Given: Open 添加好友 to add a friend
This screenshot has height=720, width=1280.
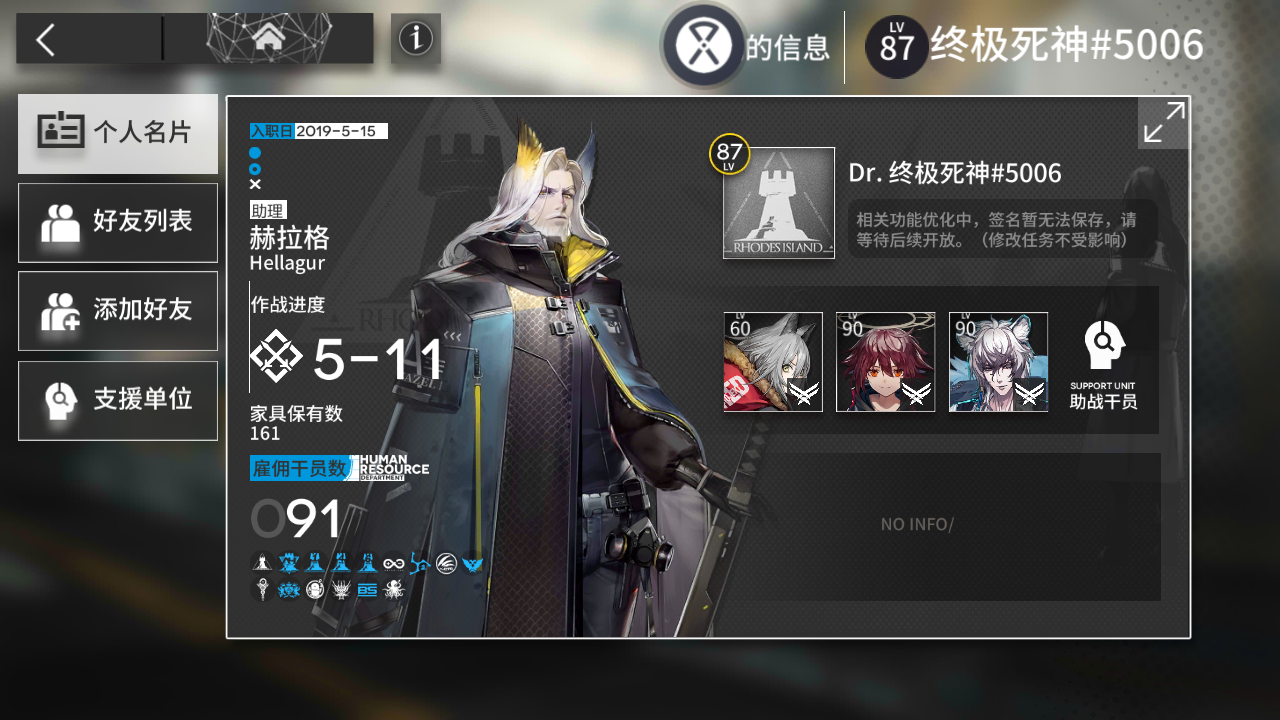Looking at the screenshot, I should click(117, 311).
